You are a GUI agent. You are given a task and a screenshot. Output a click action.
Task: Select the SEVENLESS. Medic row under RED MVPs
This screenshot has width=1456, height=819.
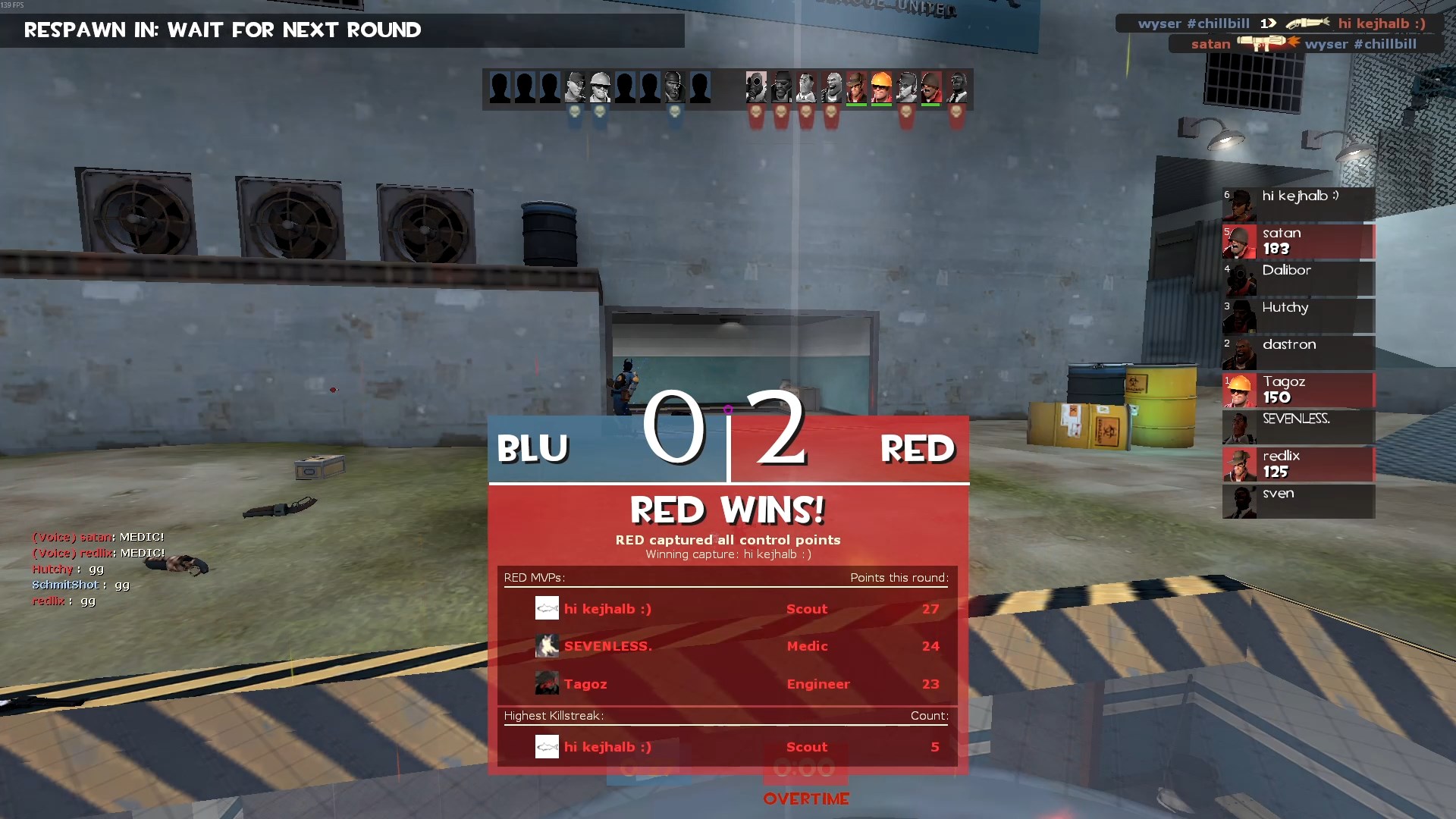point(726,646)
